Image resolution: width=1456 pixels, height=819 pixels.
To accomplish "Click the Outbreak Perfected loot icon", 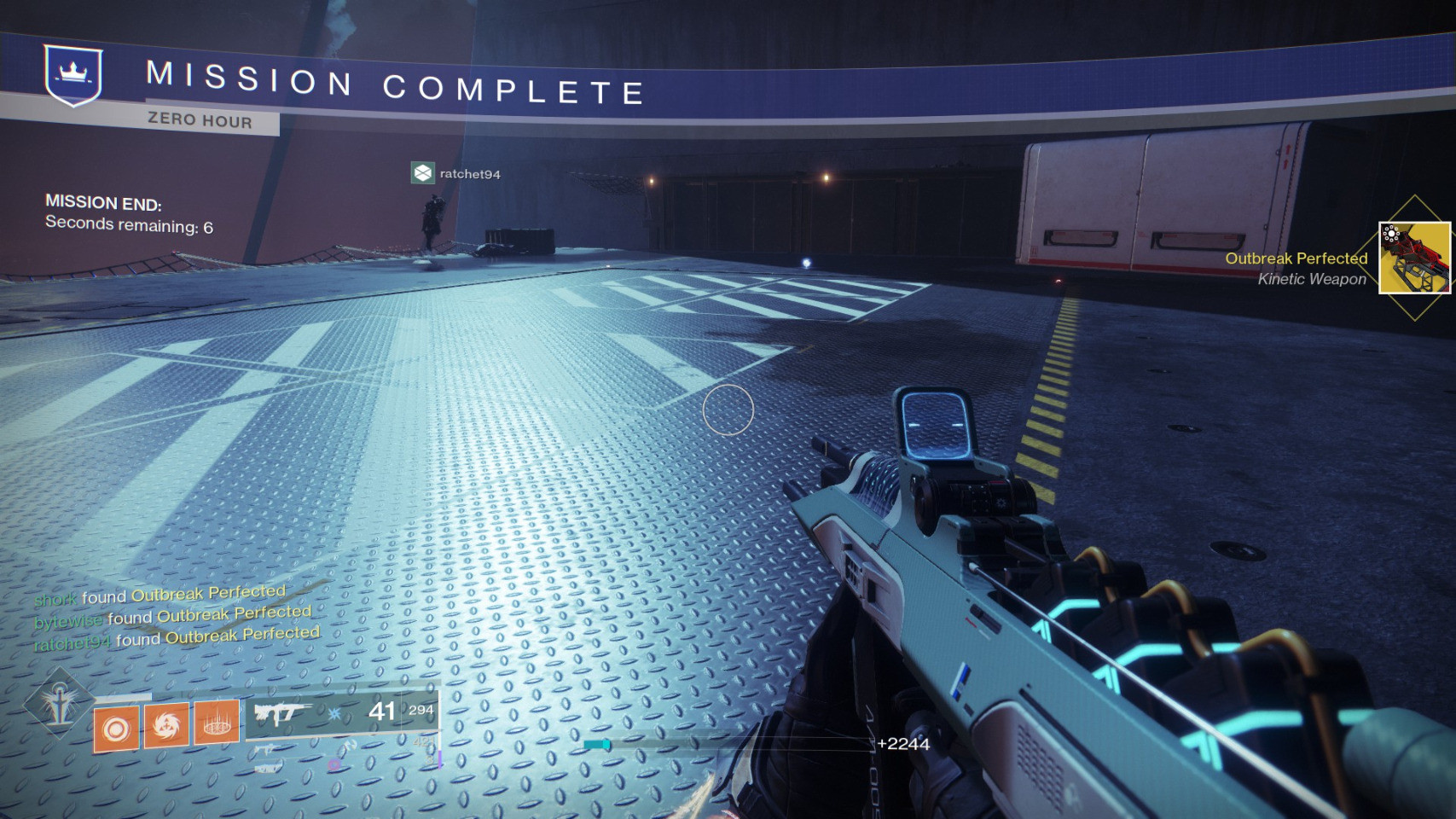I will pos(1414,258).
